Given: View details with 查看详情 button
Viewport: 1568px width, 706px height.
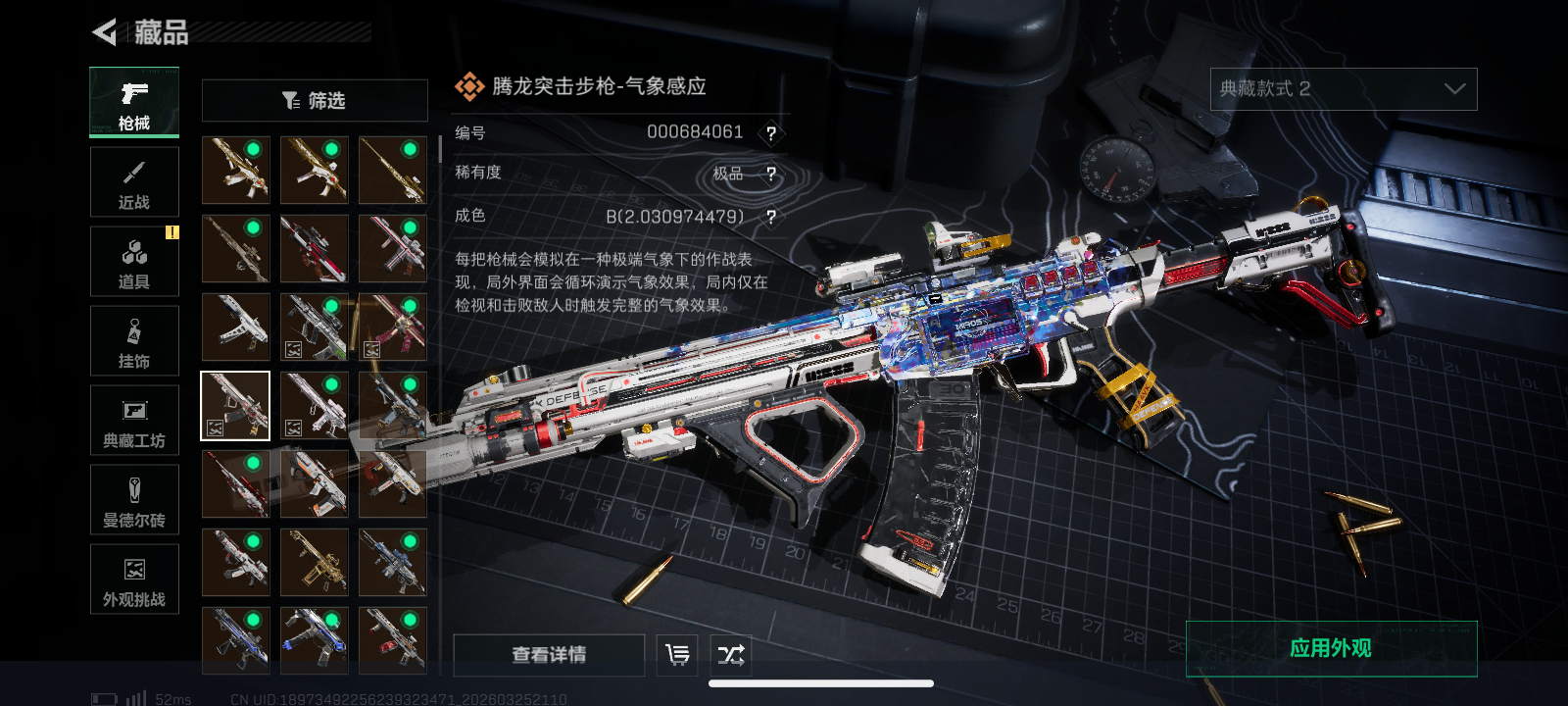Looking at the screenshot, I should point(549,655).
